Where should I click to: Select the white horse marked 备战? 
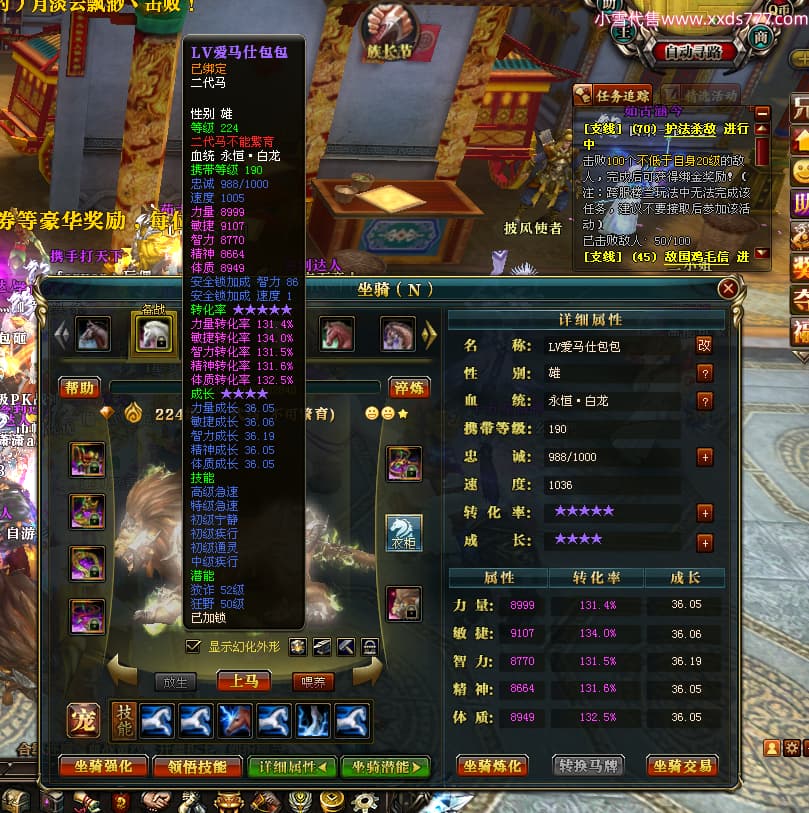(x=153, y=335)
